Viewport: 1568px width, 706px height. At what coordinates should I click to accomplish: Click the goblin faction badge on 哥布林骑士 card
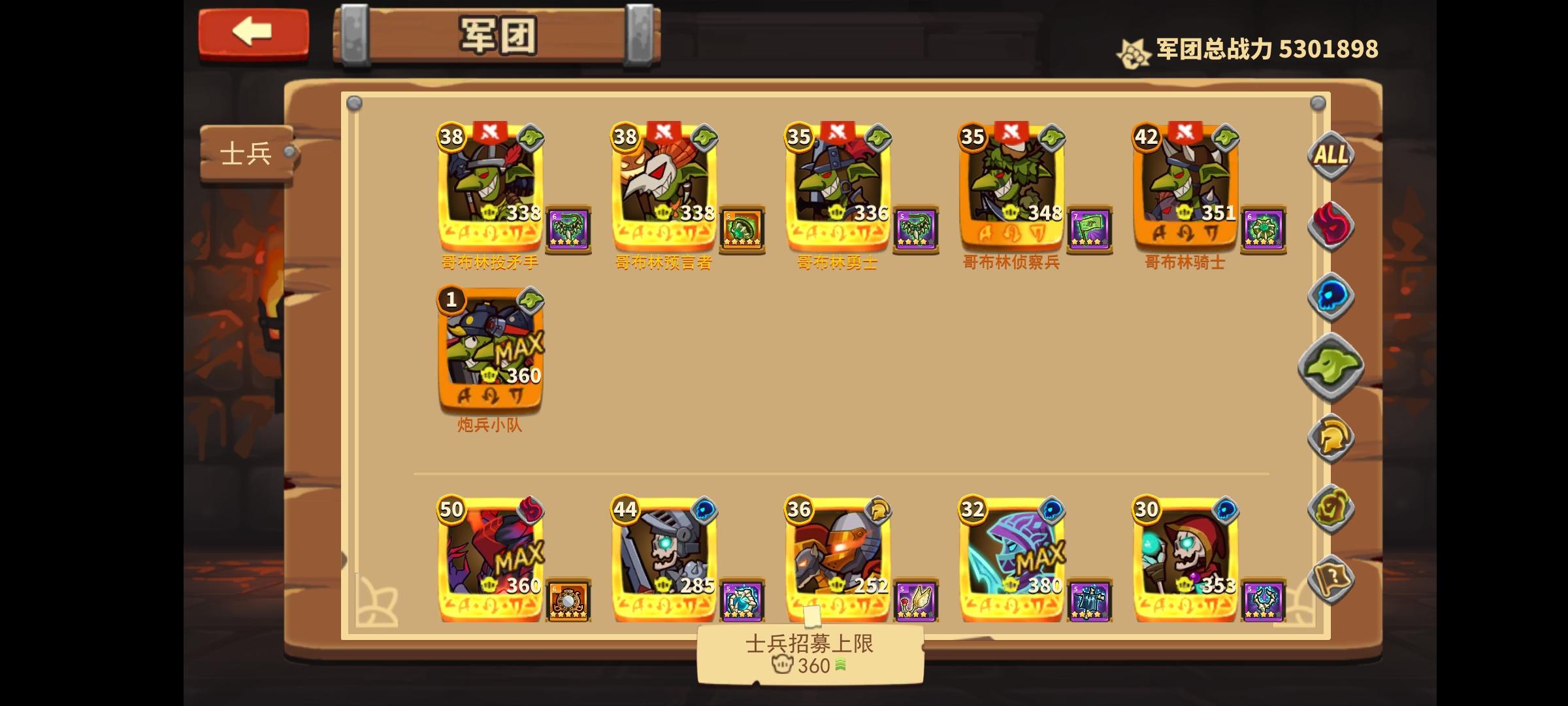(x=1224, y=137)
